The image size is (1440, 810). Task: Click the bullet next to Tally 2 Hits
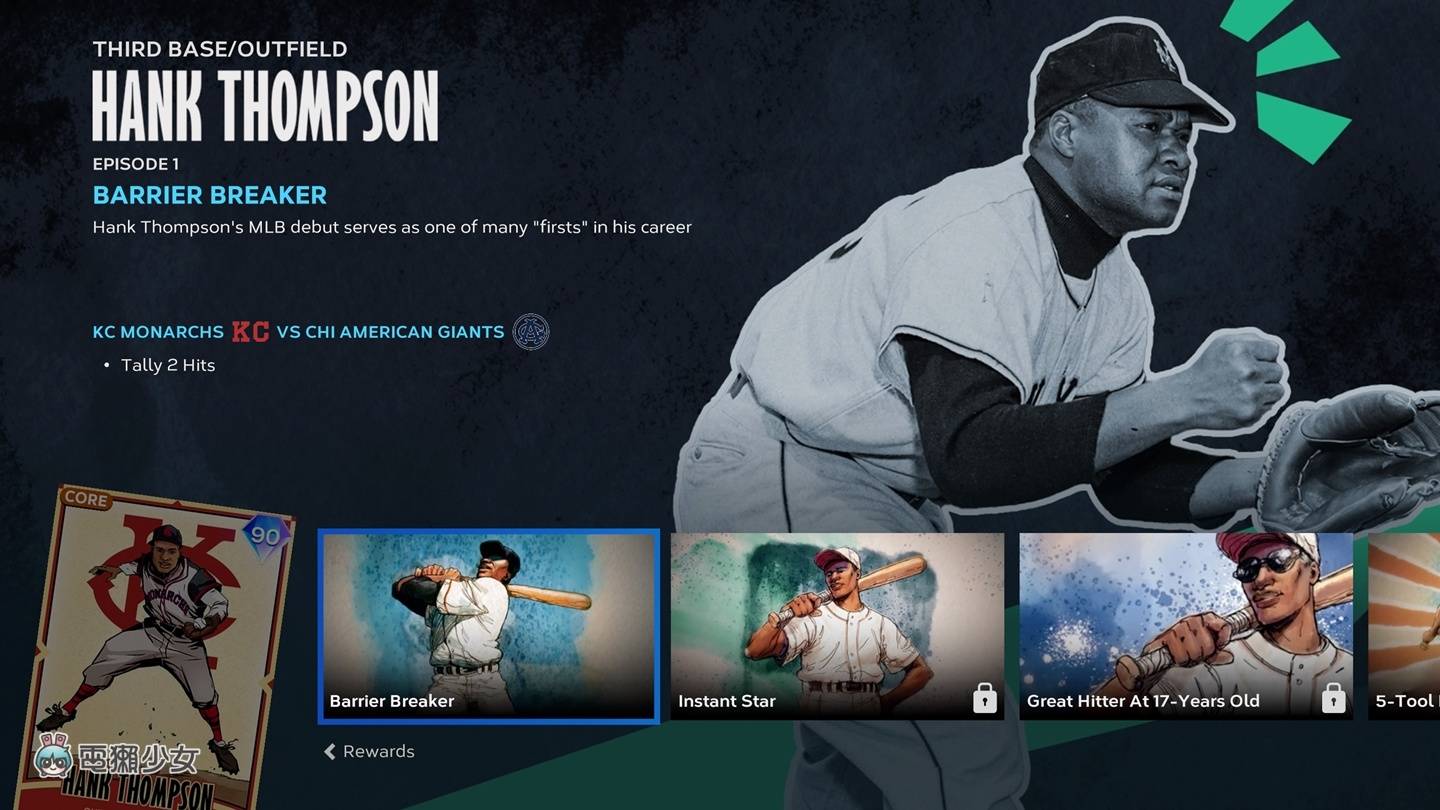click(107, 365)
